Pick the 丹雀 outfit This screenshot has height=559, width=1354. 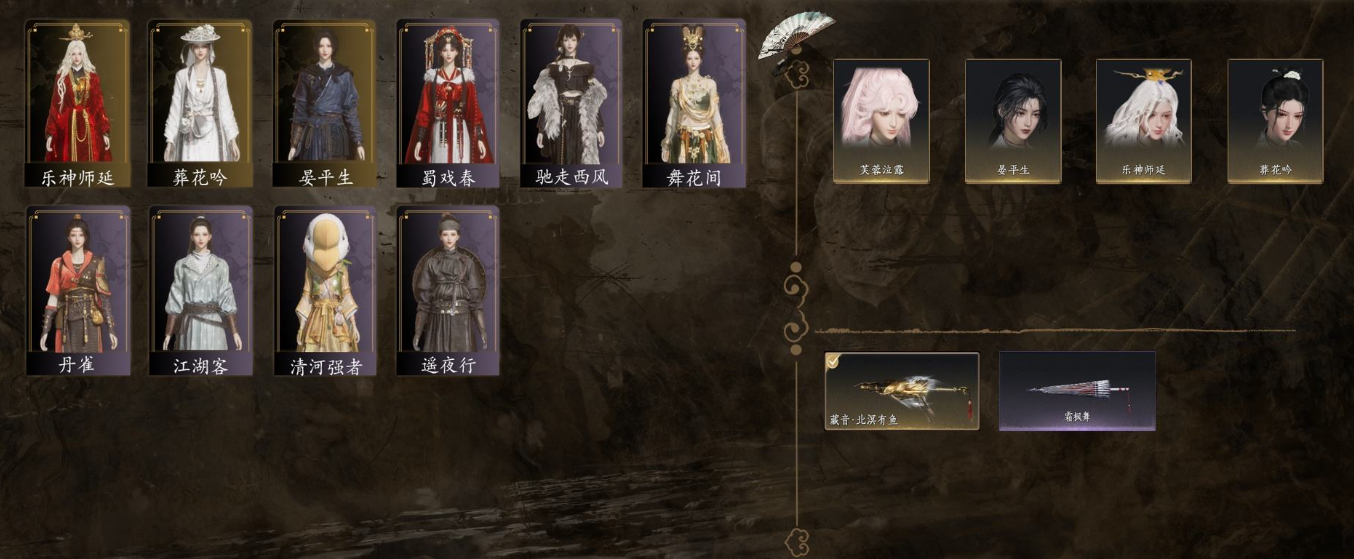[78, 290]
